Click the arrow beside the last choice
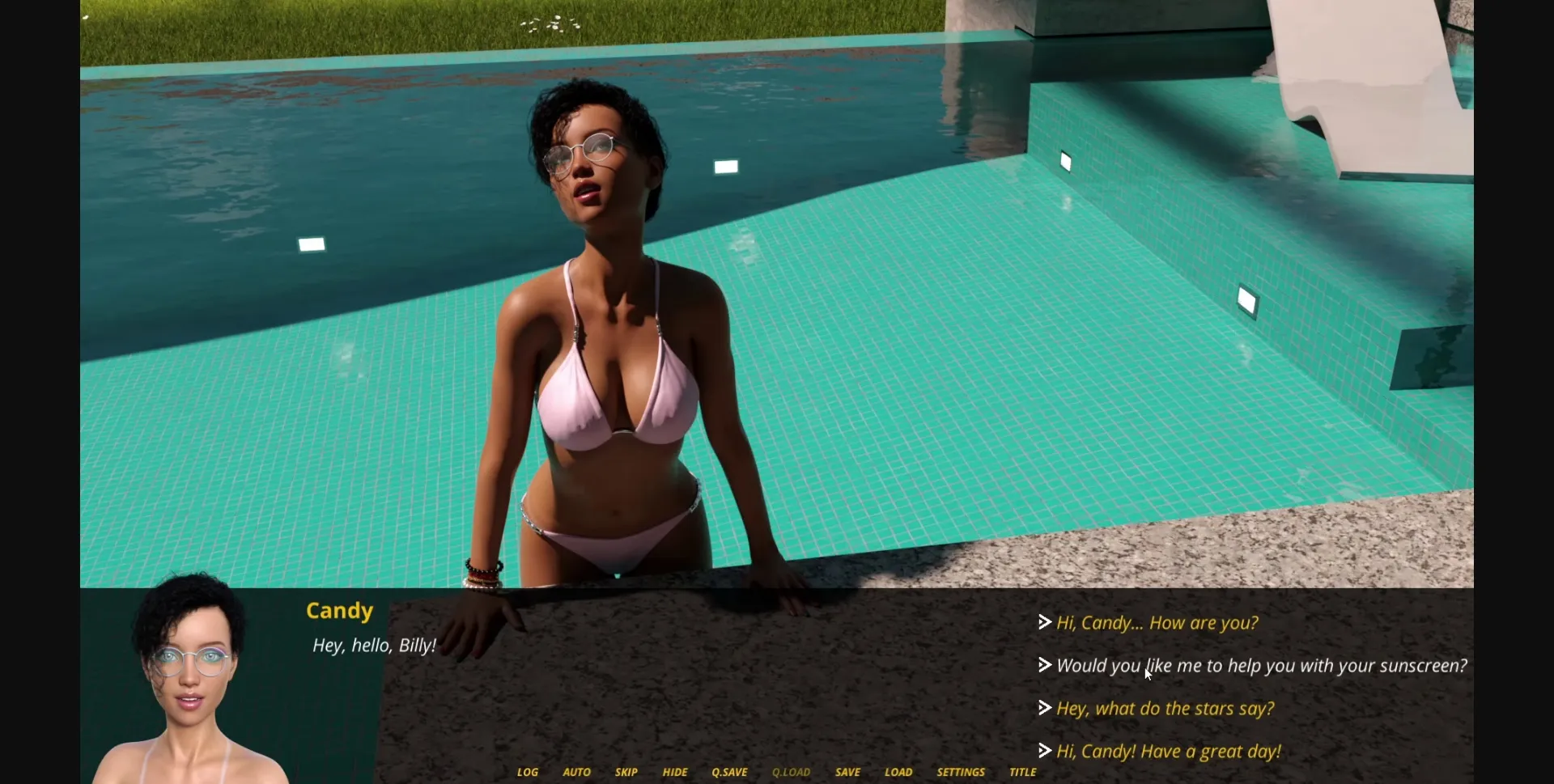The height and width of the screenshot is (784, 1554). (1044, 750)
